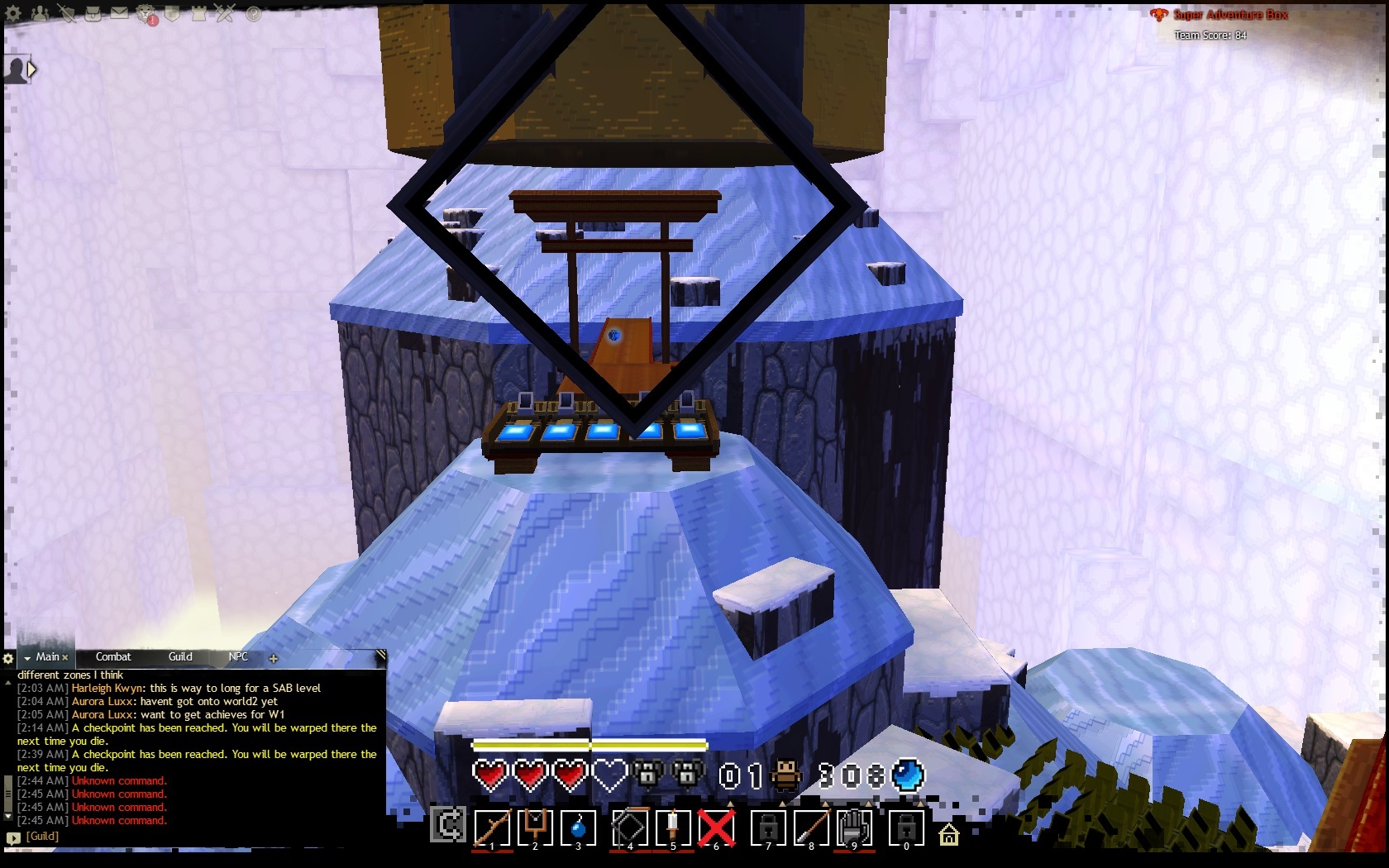The height and width of the screenshot is (868, 1389).
Task: Open the question mark help icon
Action: tap(253, 13)
